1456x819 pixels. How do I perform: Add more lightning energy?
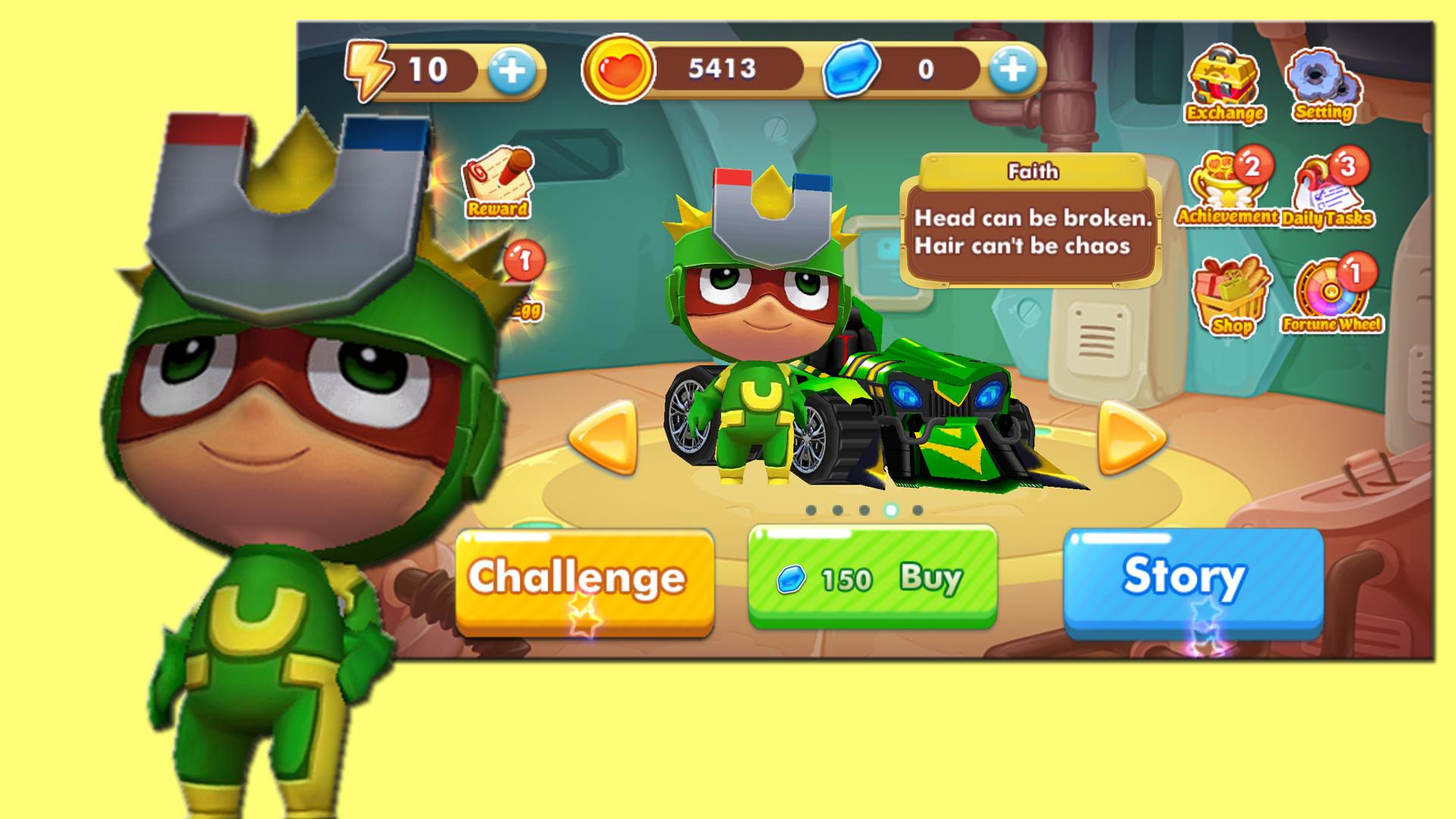(512, 71)
